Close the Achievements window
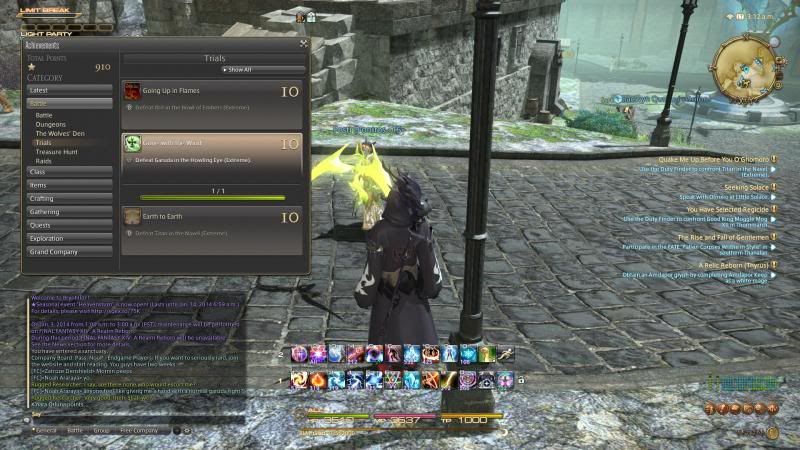The height and width of the screenshot is (450, 800). 303,44
